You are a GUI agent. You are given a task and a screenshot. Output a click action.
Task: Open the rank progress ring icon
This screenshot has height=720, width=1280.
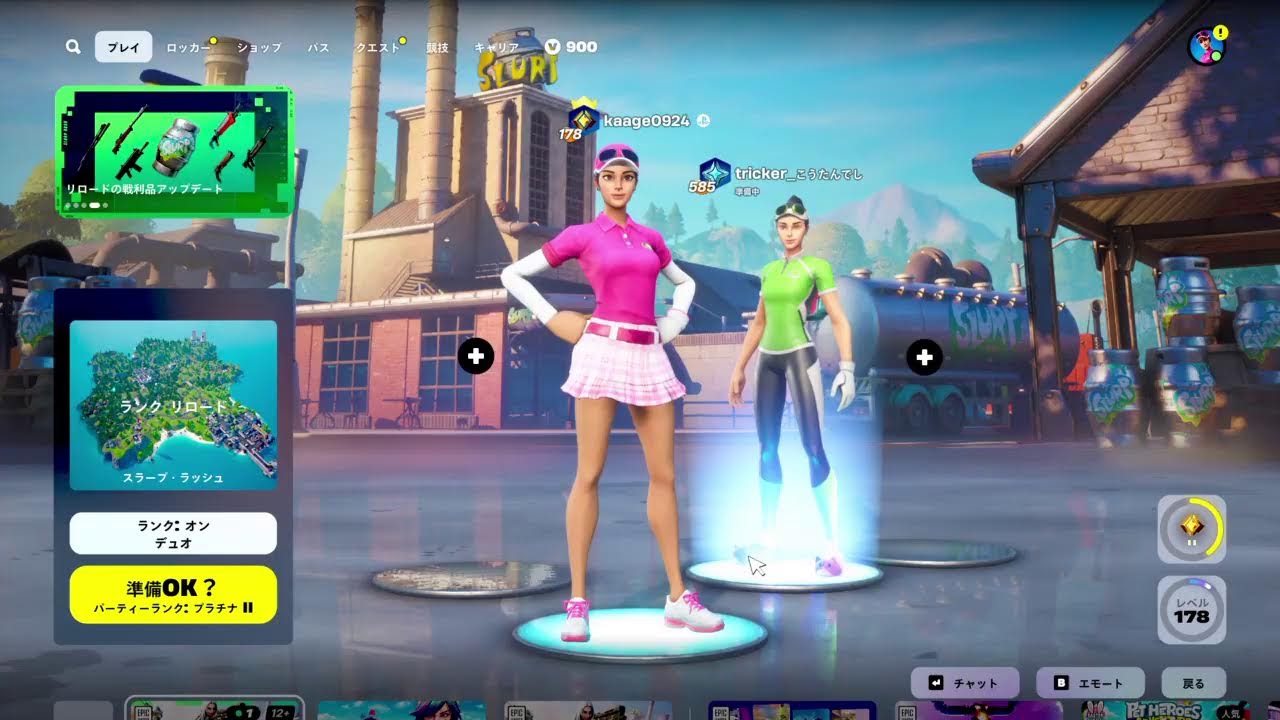[1191, 528]
